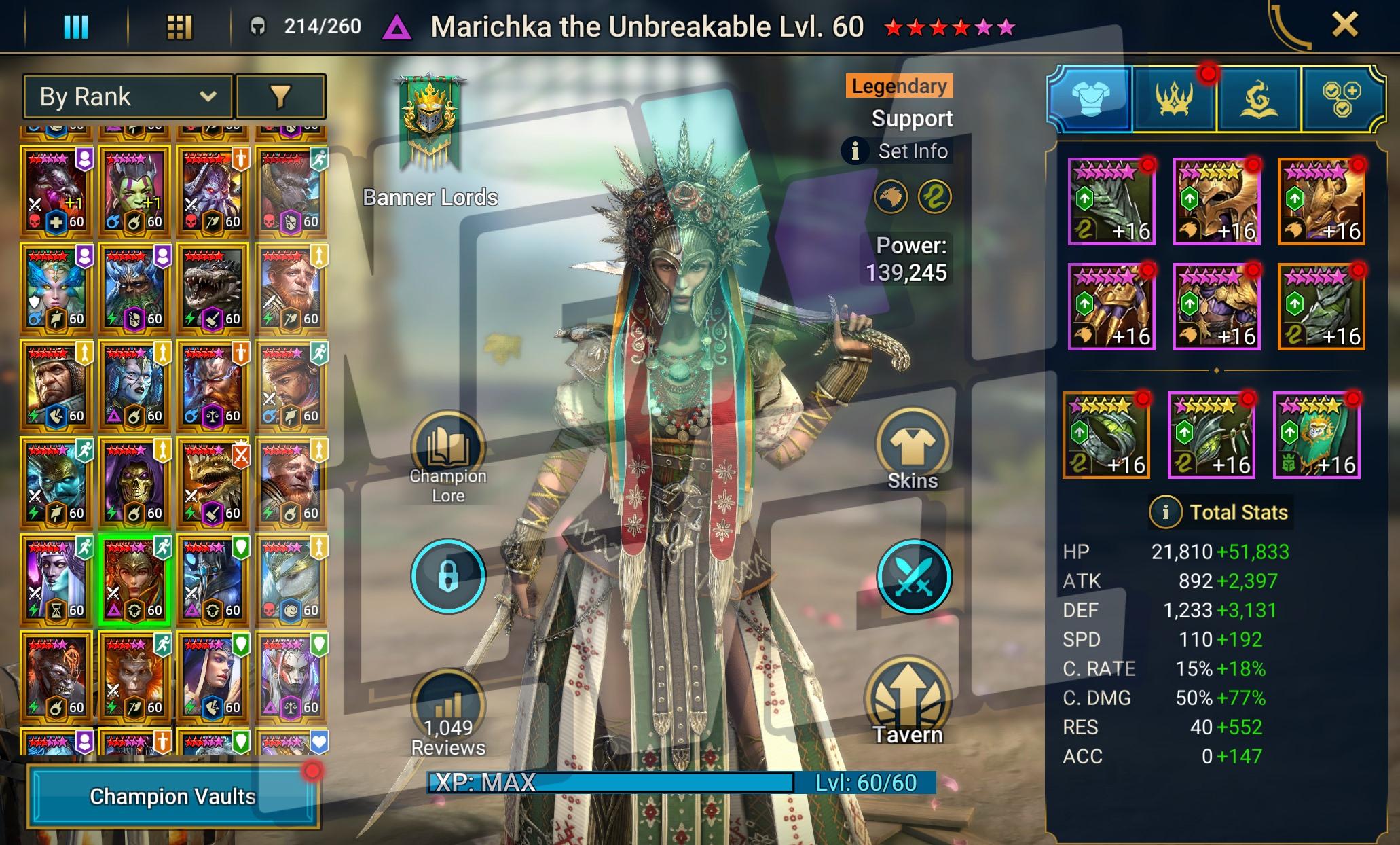This screenshot has width=1400, height=845.
Task: Click the crossed swords button
Action: [x=914, y=576]
